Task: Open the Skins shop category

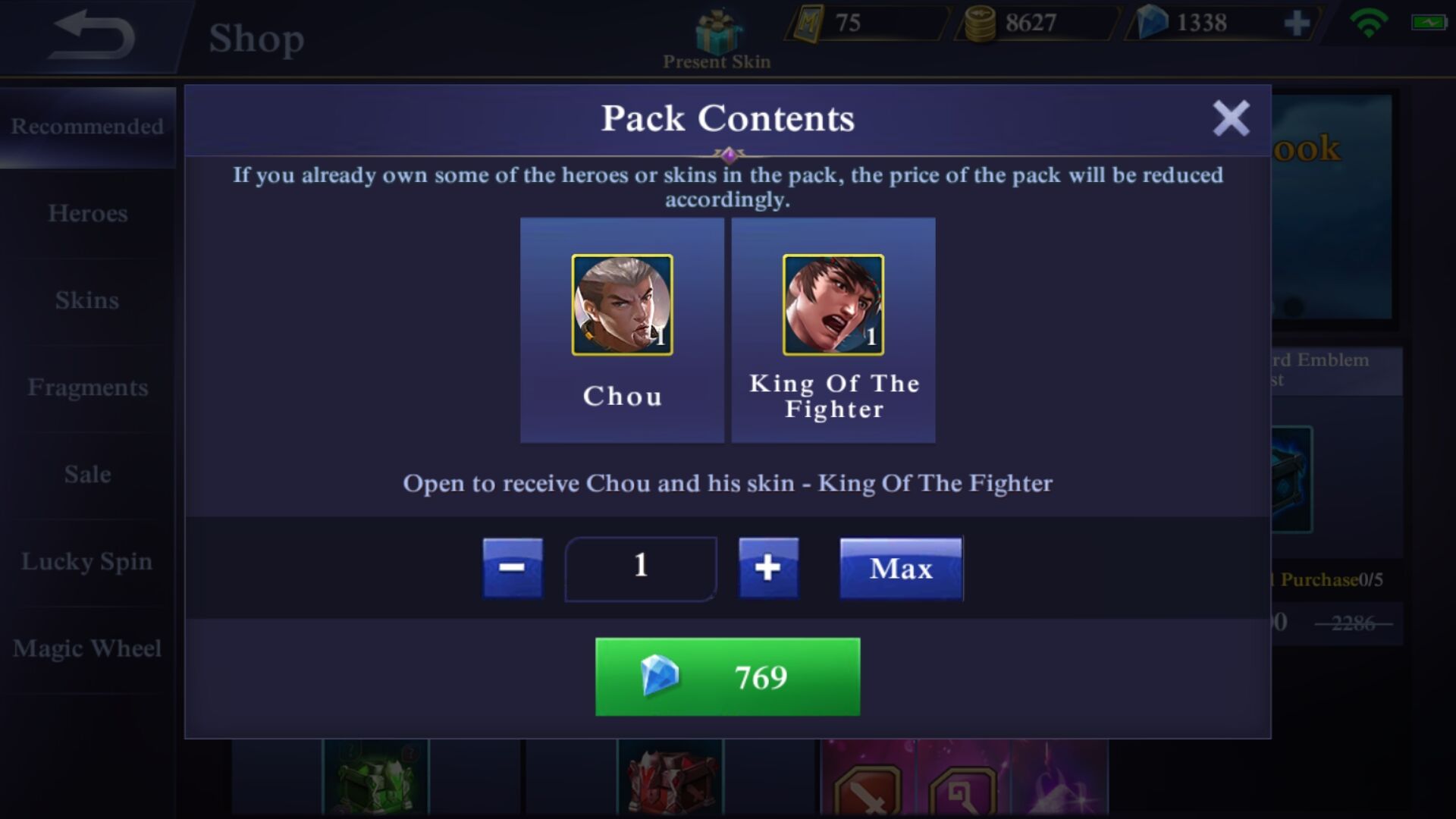Action: click(87, 300)
